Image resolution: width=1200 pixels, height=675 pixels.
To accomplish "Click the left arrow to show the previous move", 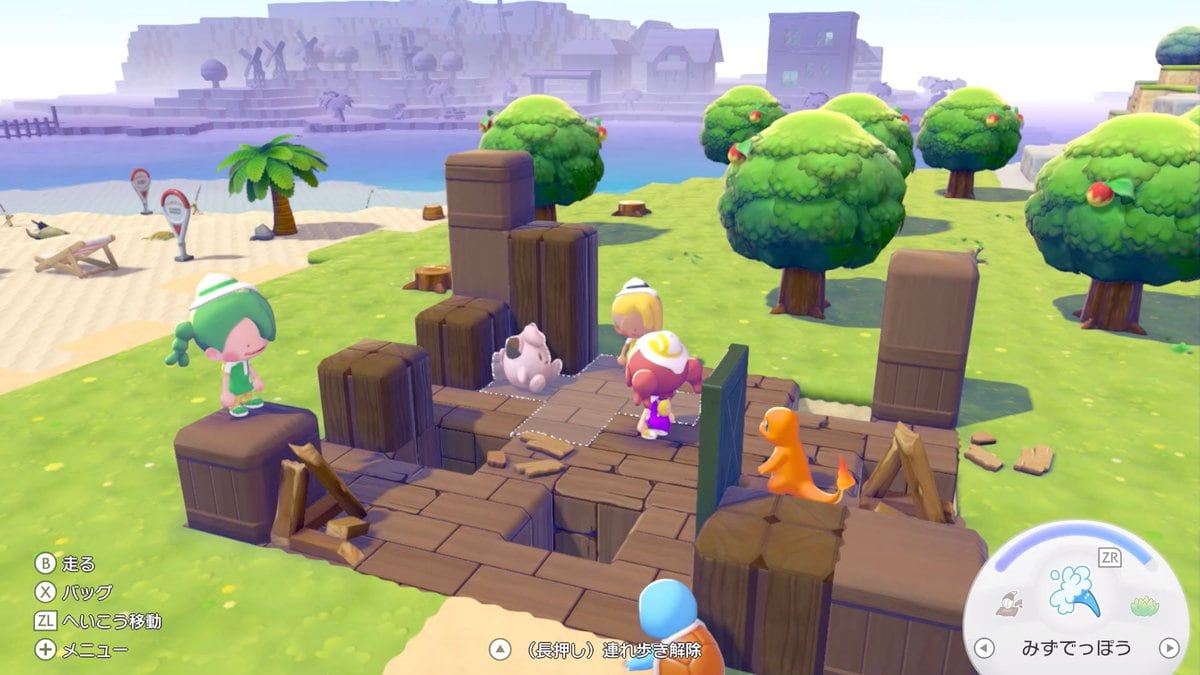I will pos(984,648).
